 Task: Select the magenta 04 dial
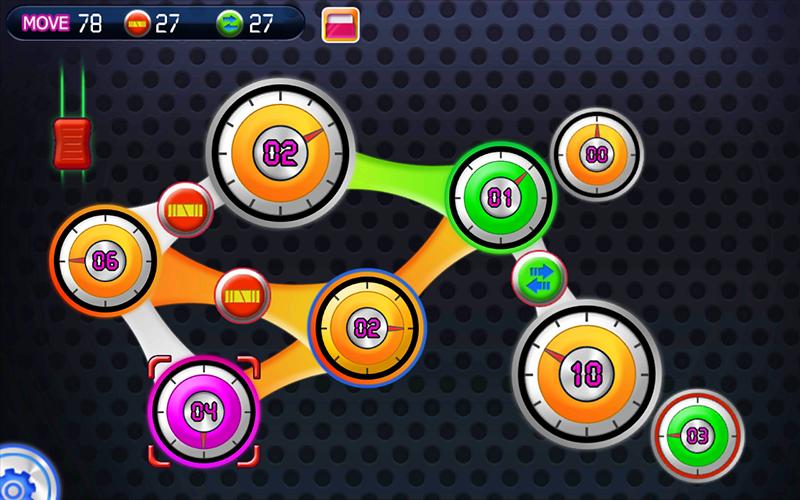pos(204,409)
